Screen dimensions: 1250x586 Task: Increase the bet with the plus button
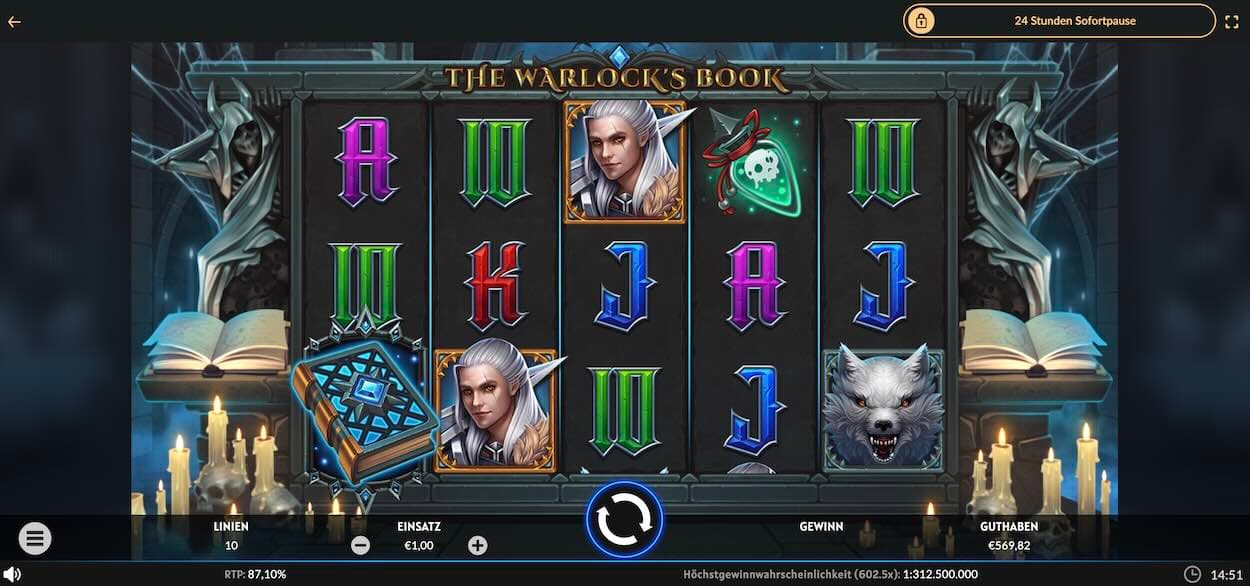pyautogui.click(x=478, y=545)
